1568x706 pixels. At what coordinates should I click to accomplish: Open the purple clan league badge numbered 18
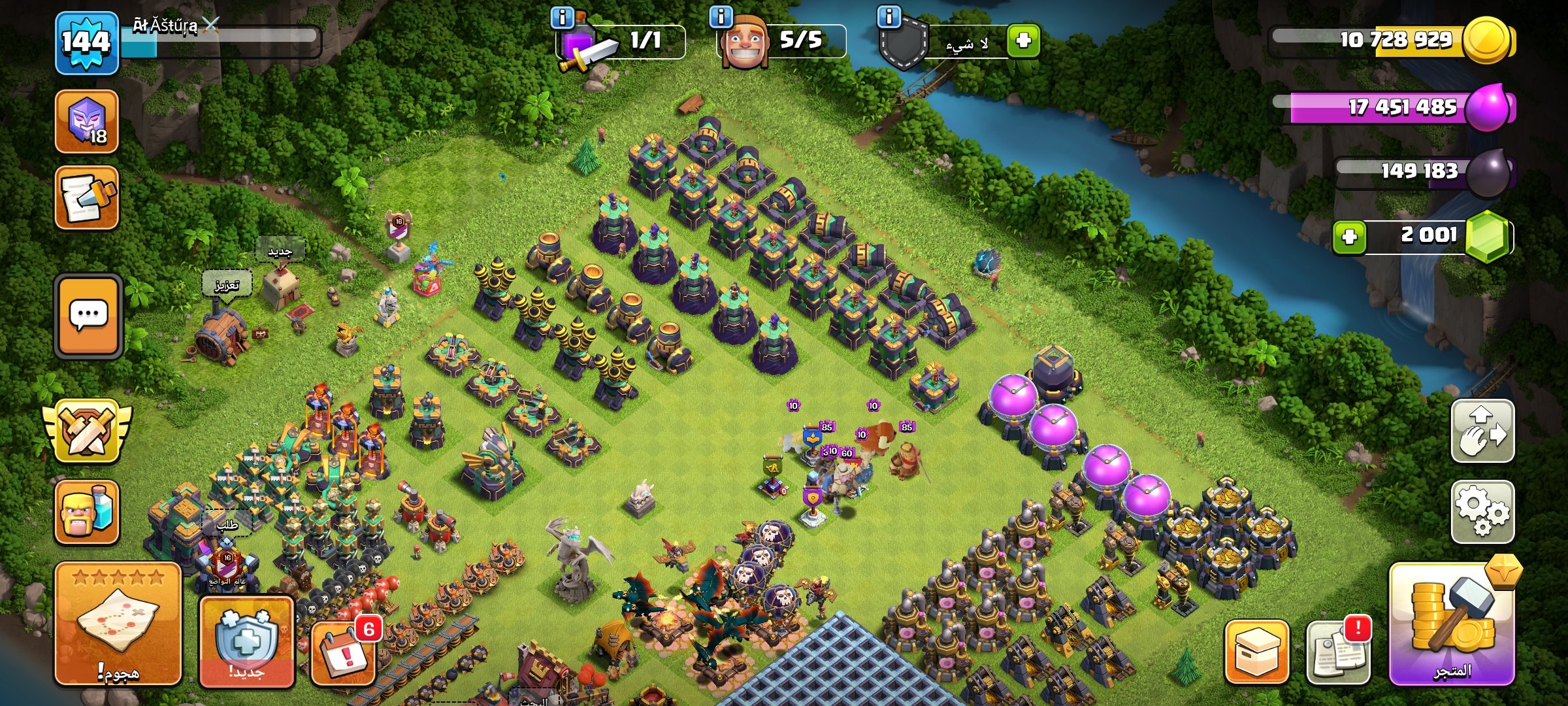click(87, 122)
